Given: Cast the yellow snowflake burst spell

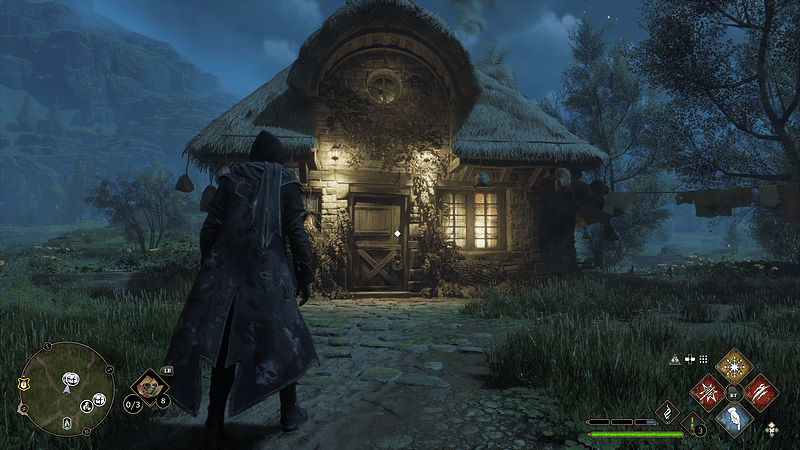Looking at the screenshot, I should [x=735, y=363].
